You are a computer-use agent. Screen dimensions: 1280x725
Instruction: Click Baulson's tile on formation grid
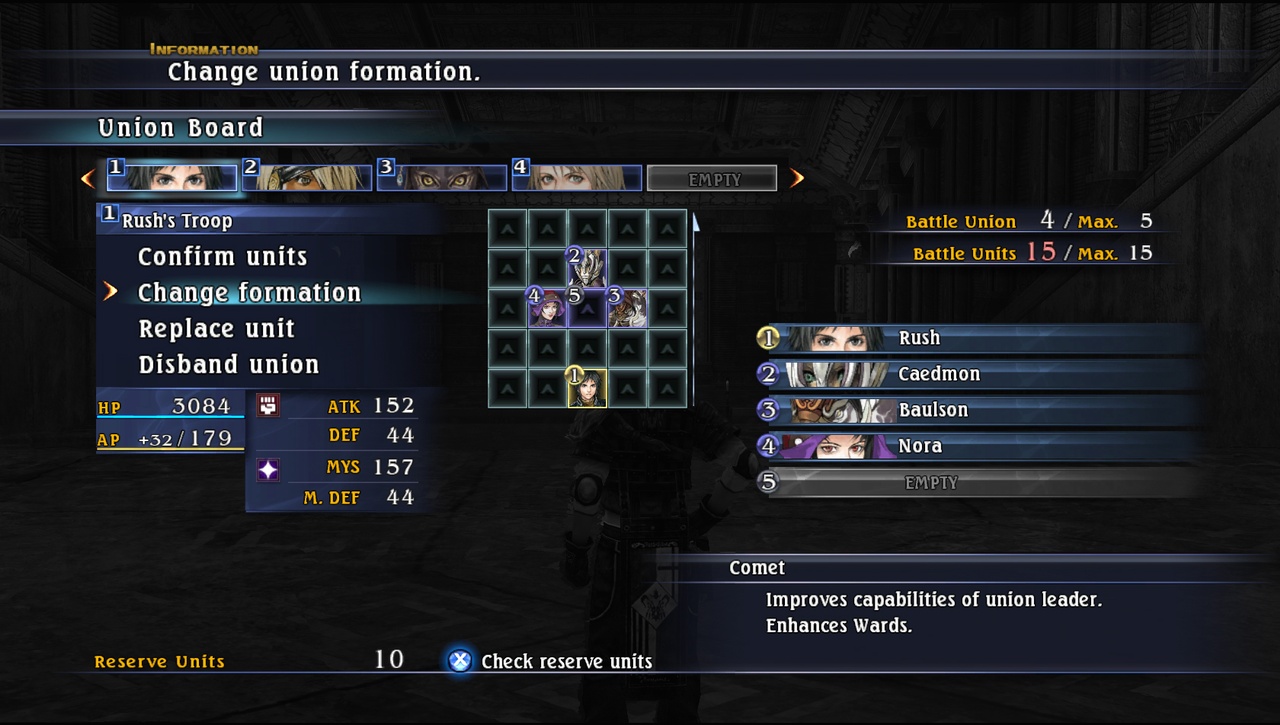coord(627,308)
